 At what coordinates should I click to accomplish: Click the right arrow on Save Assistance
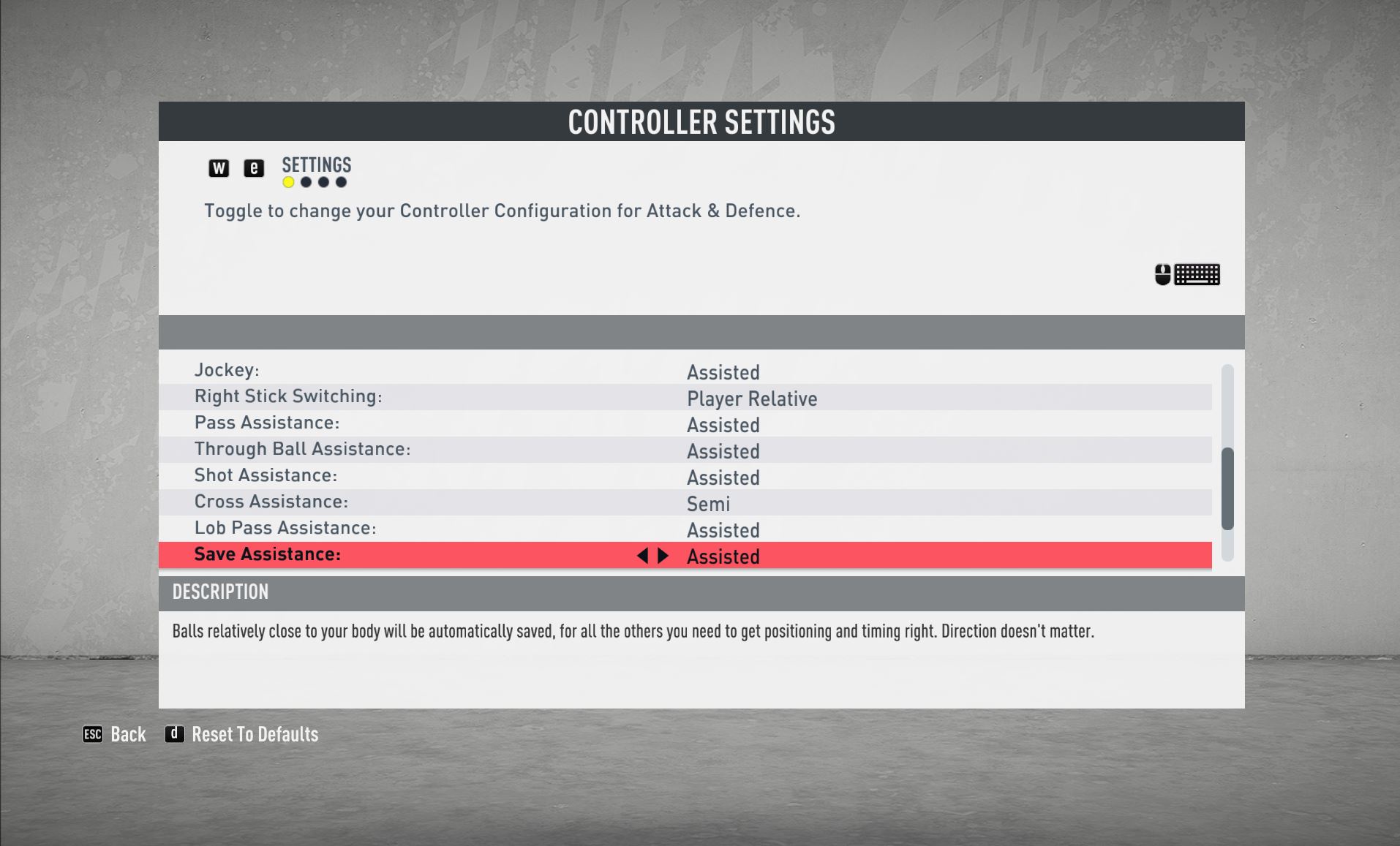tap(663, 556)
